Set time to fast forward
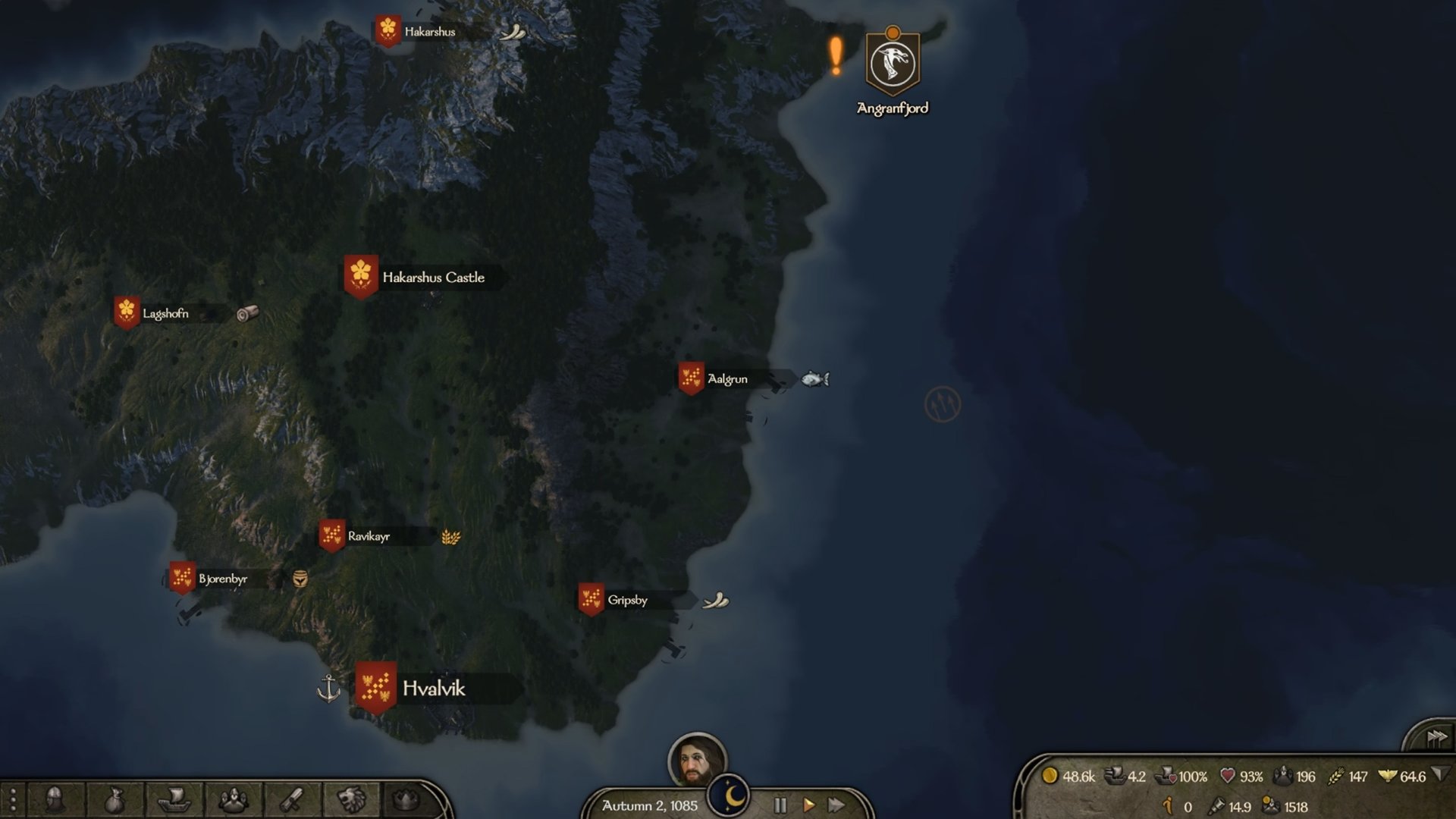 point(836,805)
